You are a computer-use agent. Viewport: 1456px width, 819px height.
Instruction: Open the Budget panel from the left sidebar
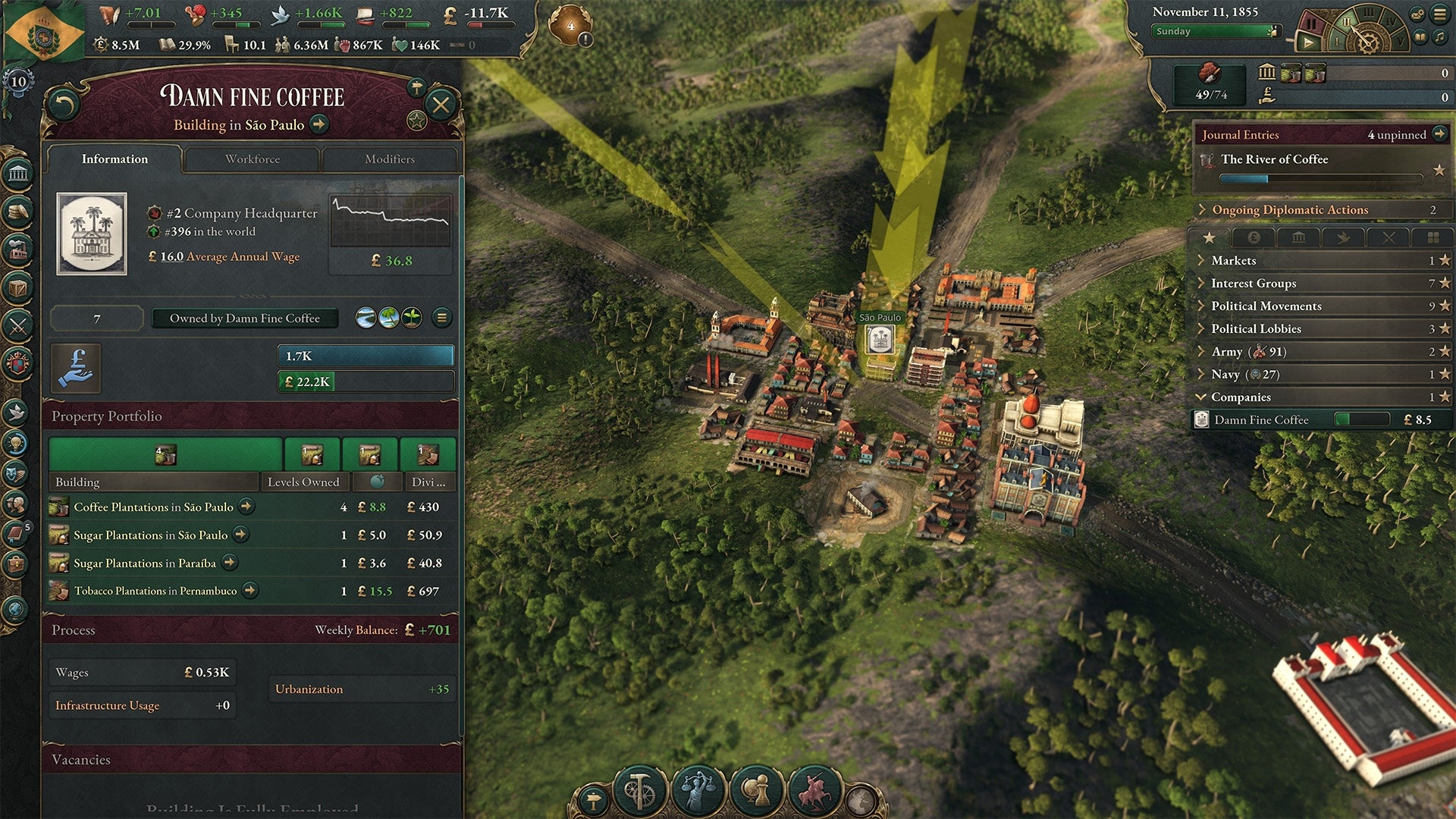click(x=19, y=209)
